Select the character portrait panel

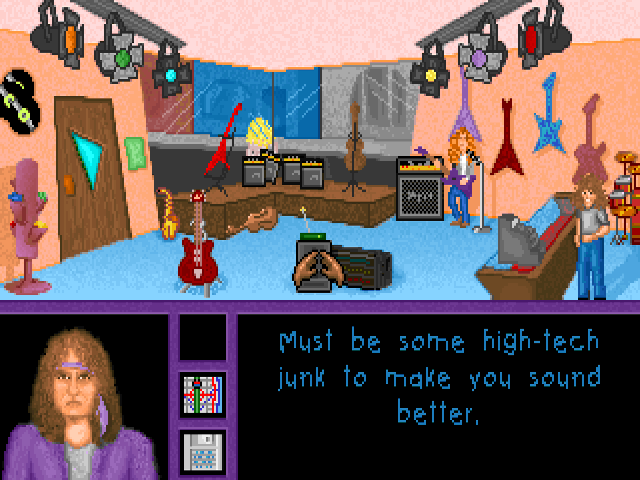84,397
